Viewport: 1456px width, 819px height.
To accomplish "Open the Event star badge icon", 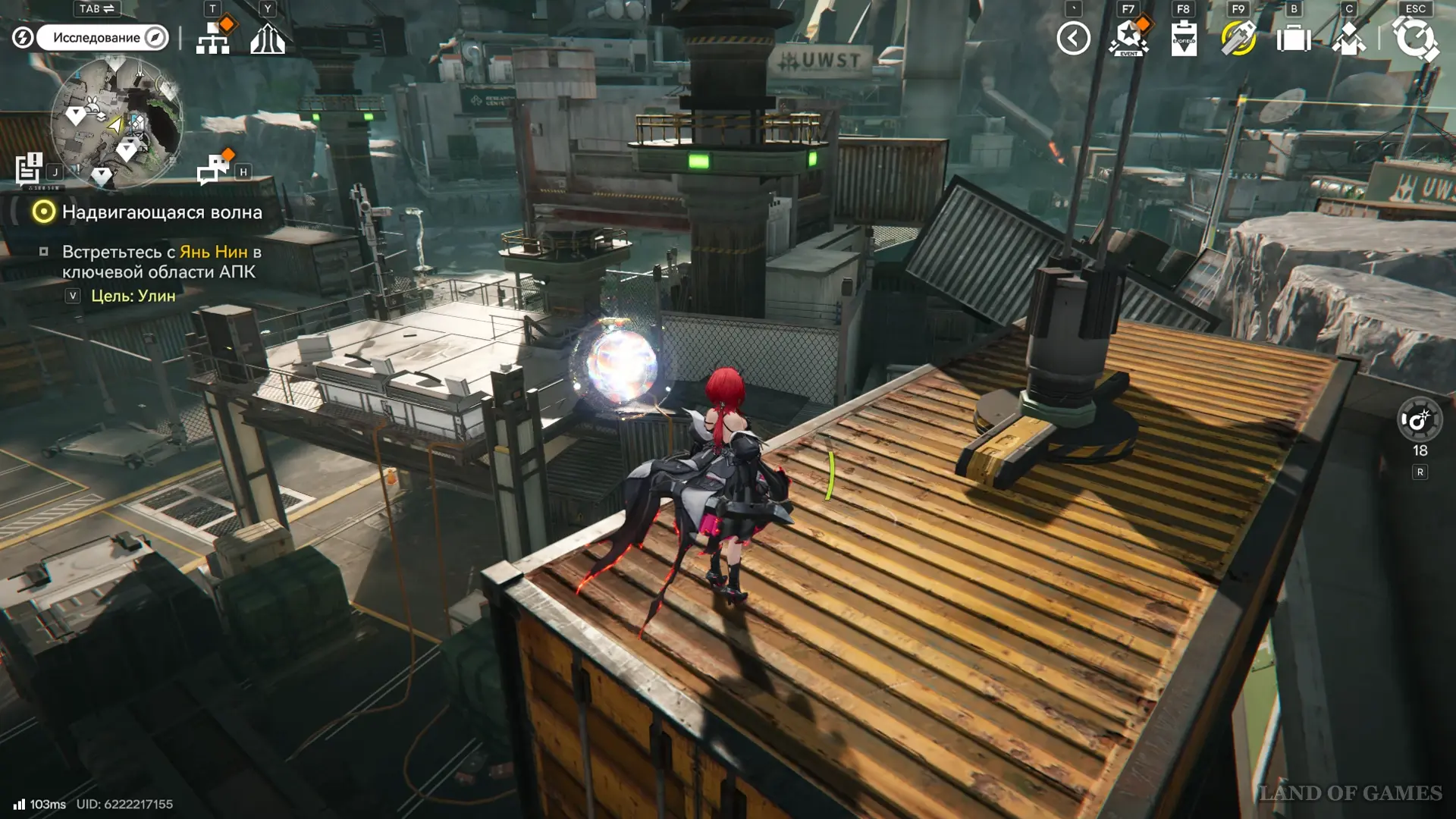I will point(1128,38).
